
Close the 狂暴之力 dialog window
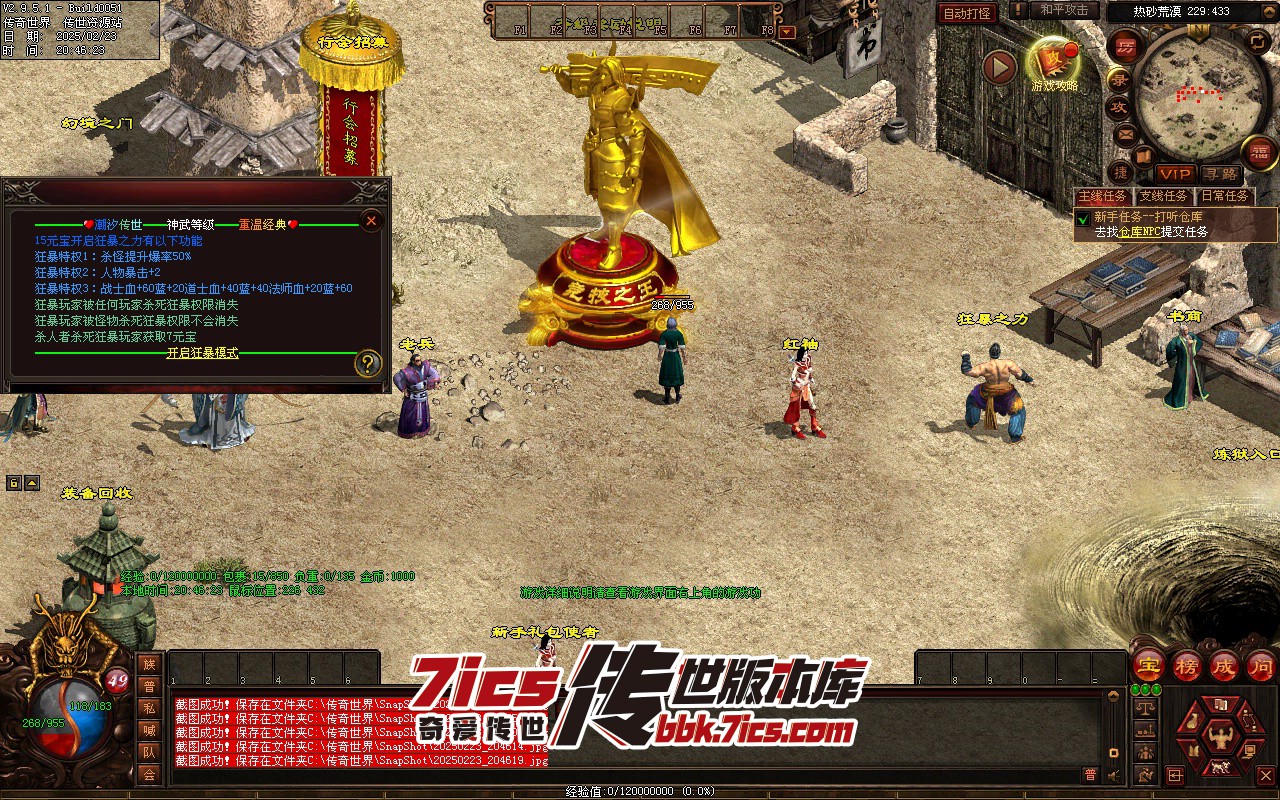[371, 220]
